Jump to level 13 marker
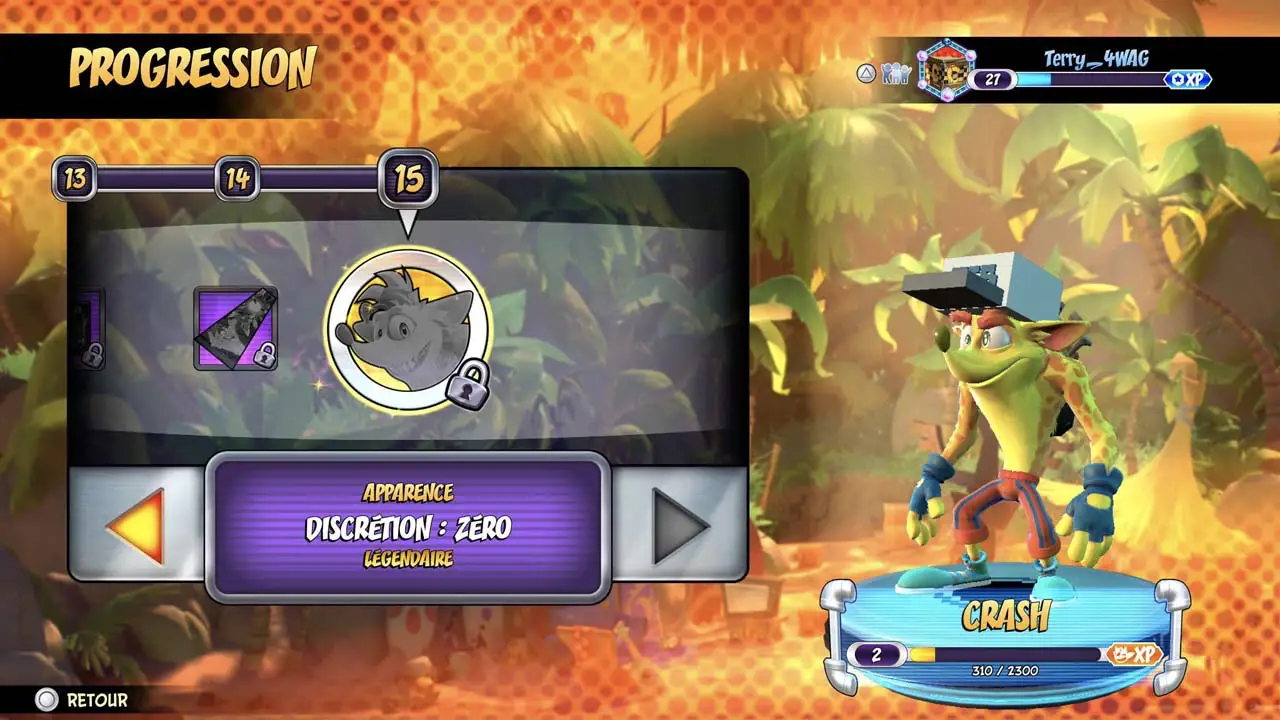The height and width of the screenshot is (720, 1280). (75, 180)
